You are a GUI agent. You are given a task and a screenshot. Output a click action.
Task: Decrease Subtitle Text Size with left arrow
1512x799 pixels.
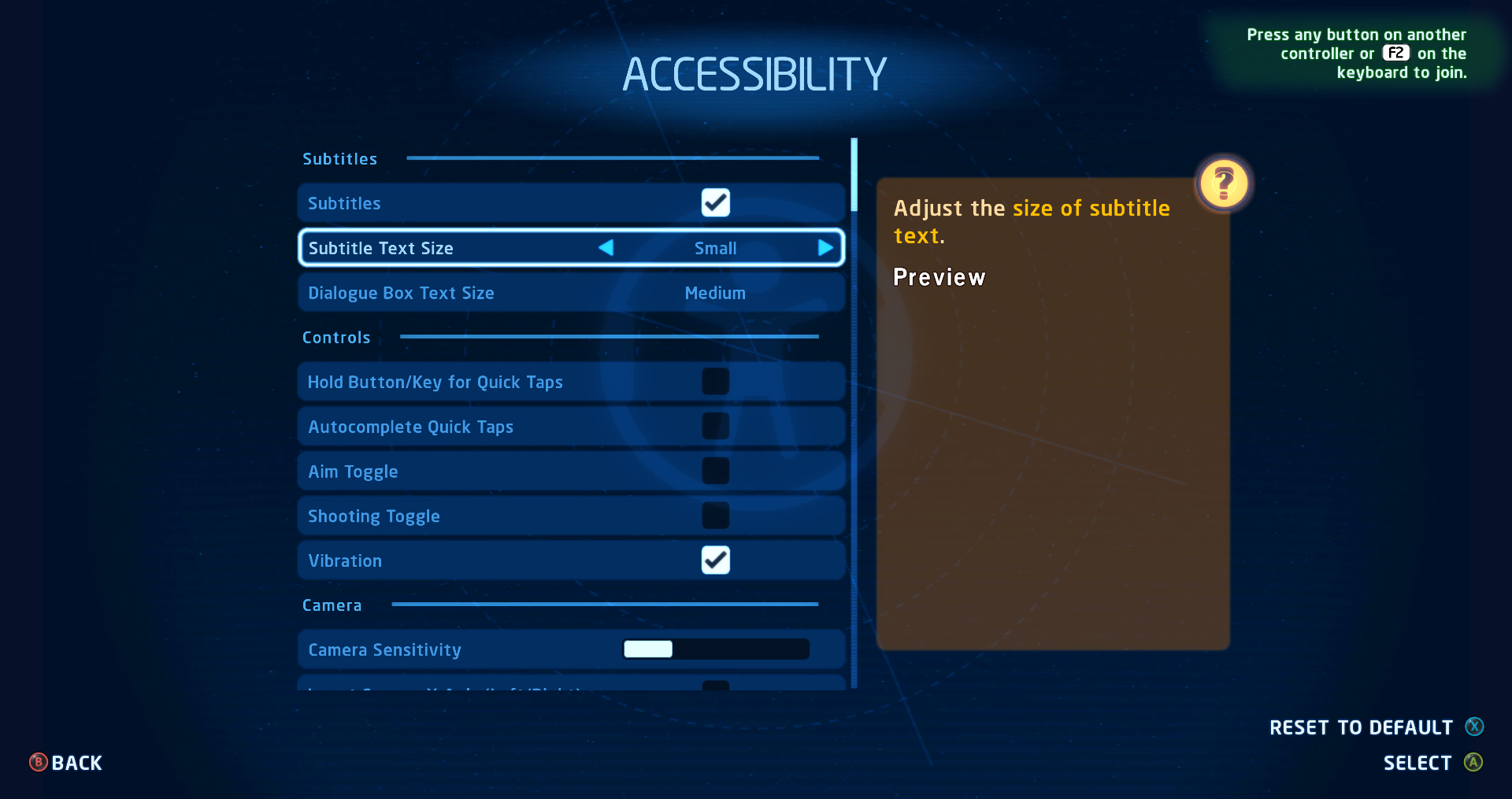tap(606, 248)
